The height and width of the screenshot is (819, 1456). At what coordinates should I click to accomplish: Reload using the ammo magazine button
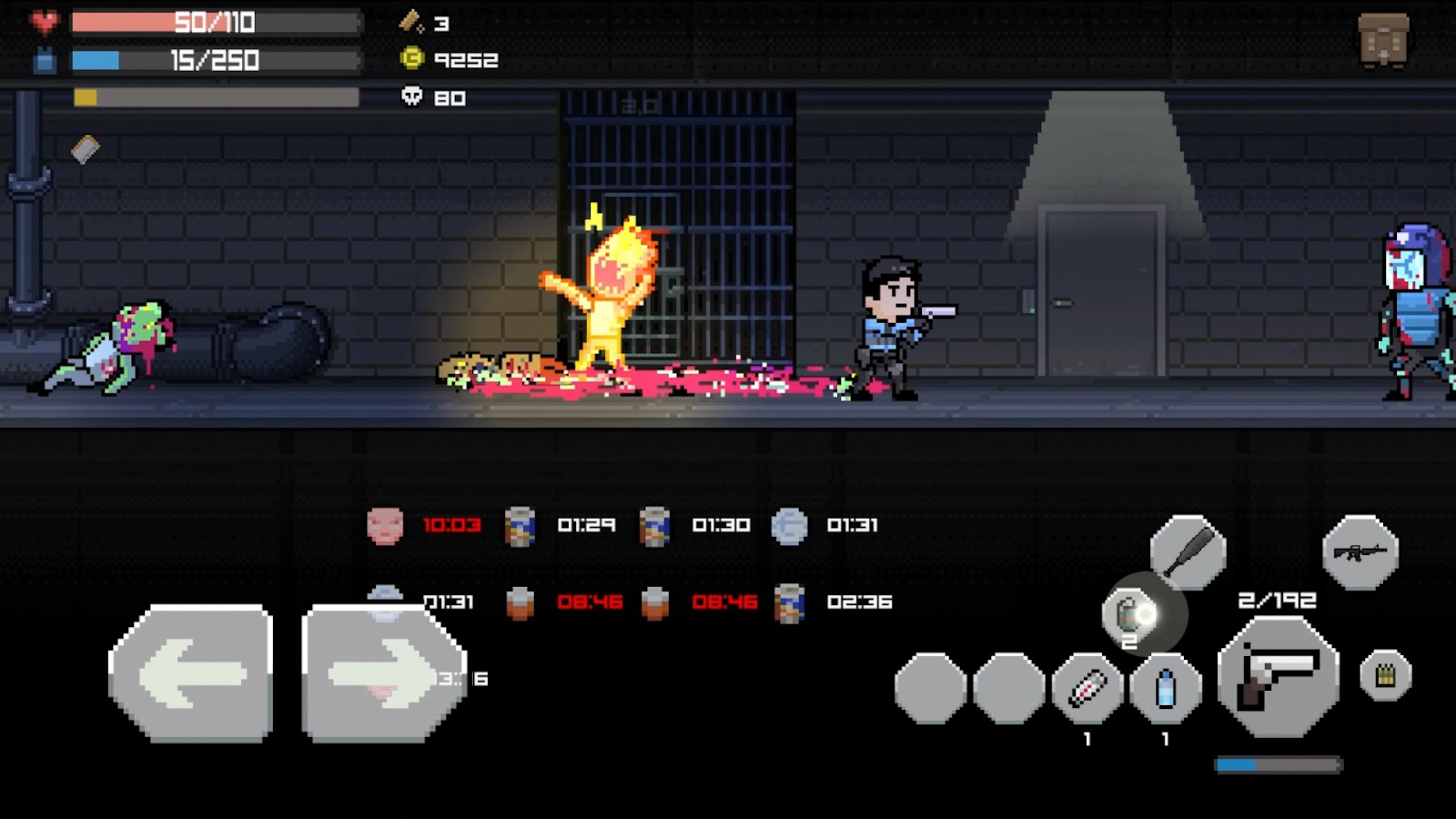[1385, 675]
